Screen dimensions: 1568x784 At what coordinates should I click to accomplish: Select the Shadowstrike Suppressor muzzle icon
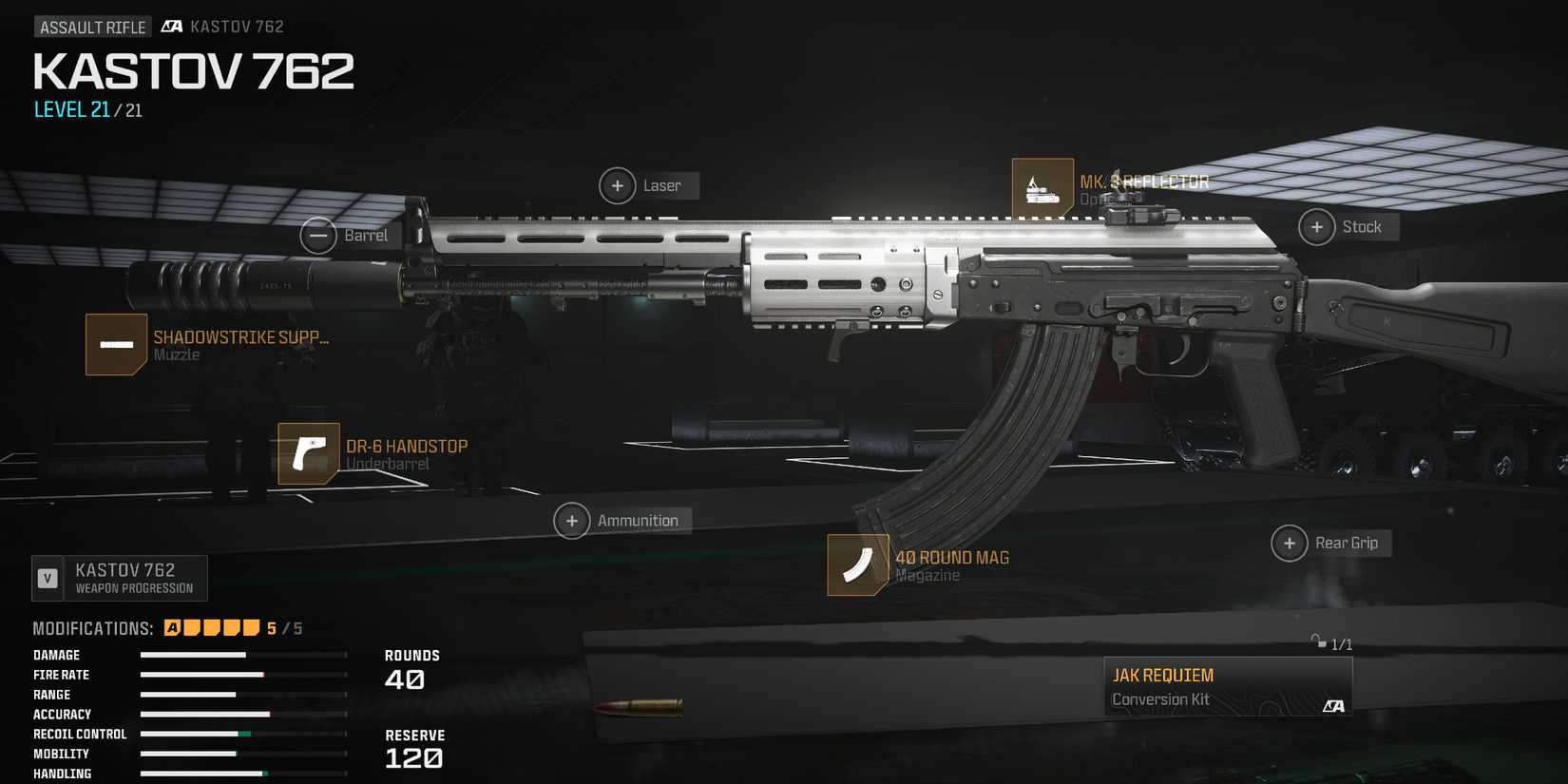coord(116,344)
